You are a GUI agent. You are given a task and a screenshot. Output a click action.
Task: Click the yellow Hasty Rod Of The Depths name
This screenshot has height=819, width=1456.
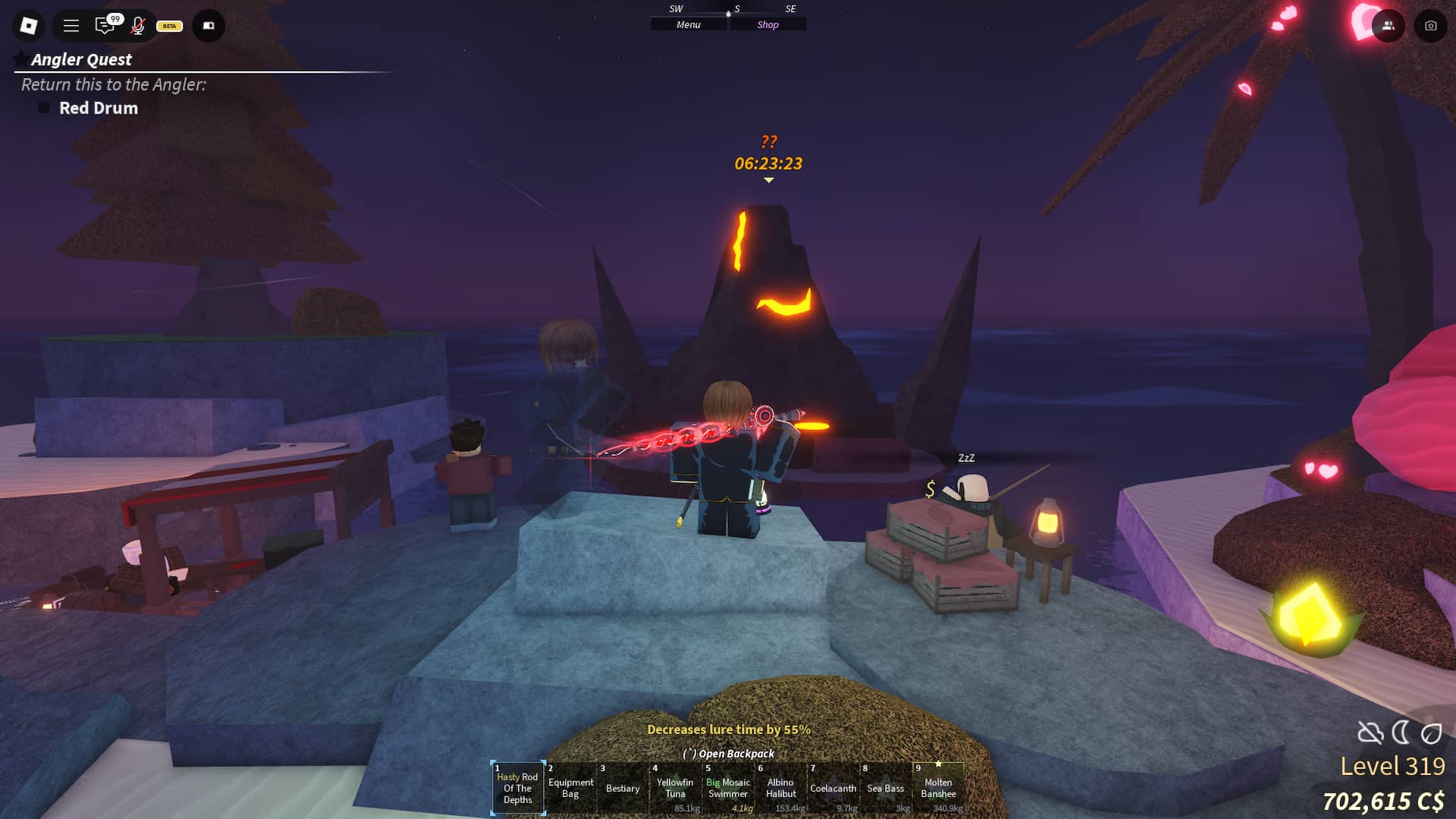(x=518, y=787)
